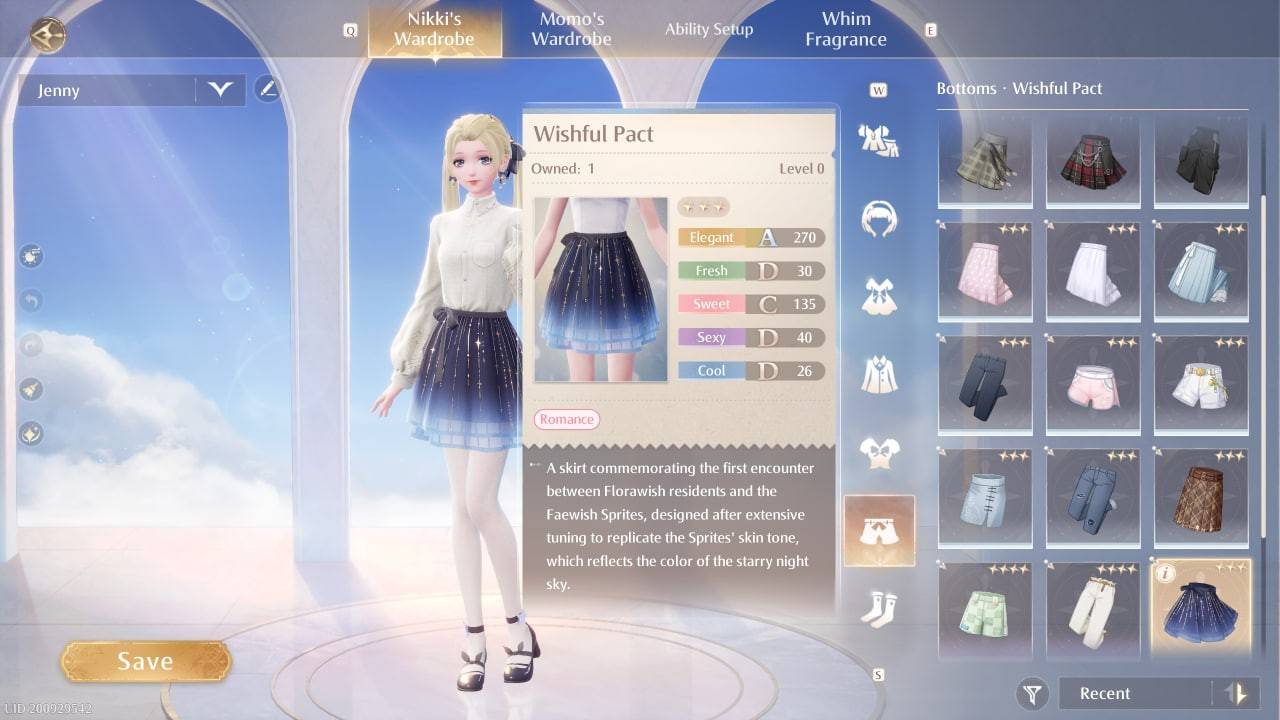This screenshot has width=1280, height=720.
Task: Toggle the highlighted shorts category off
Action: tap(879, 530)
